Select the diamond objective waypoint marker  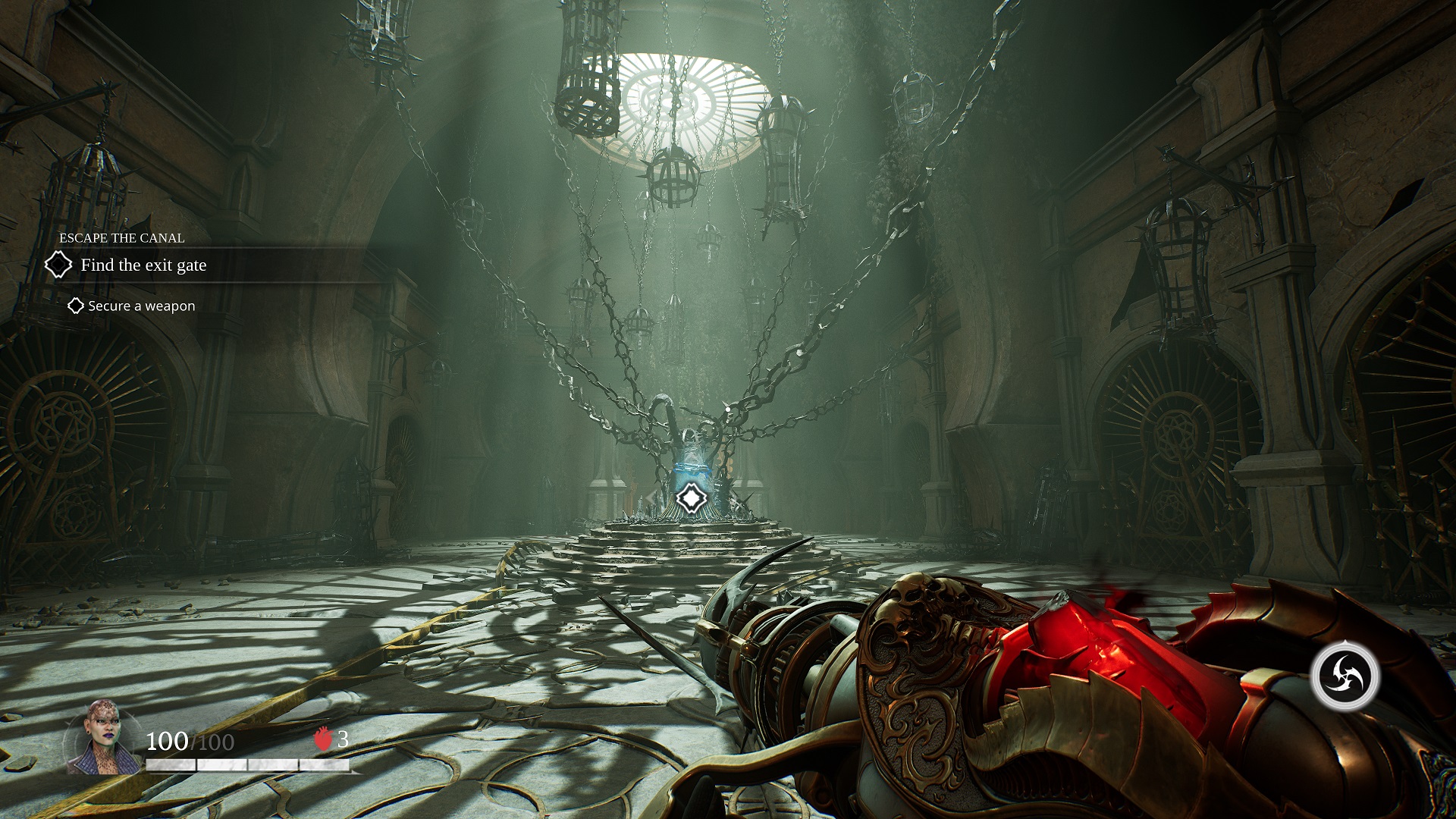pyautogui.click(x=691, y=498)
